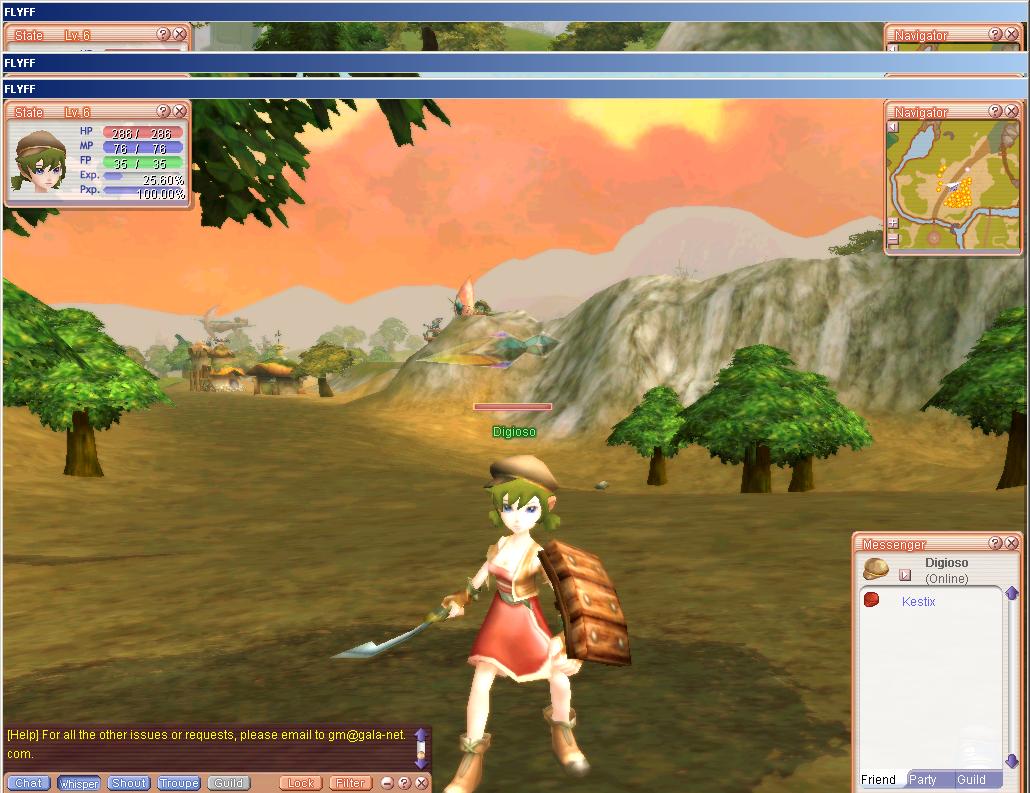Zoom out the Navigator map

pos(893,239)
